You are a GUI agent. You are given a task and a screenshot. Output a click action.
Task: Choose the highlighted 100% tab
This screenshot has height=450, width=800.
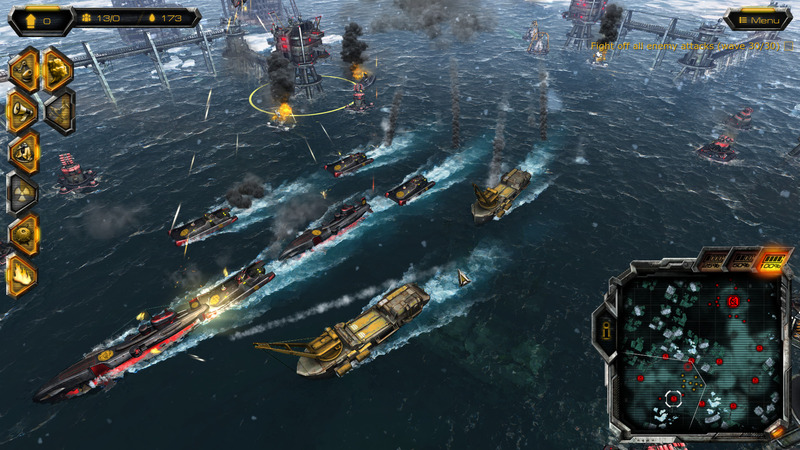771,263
